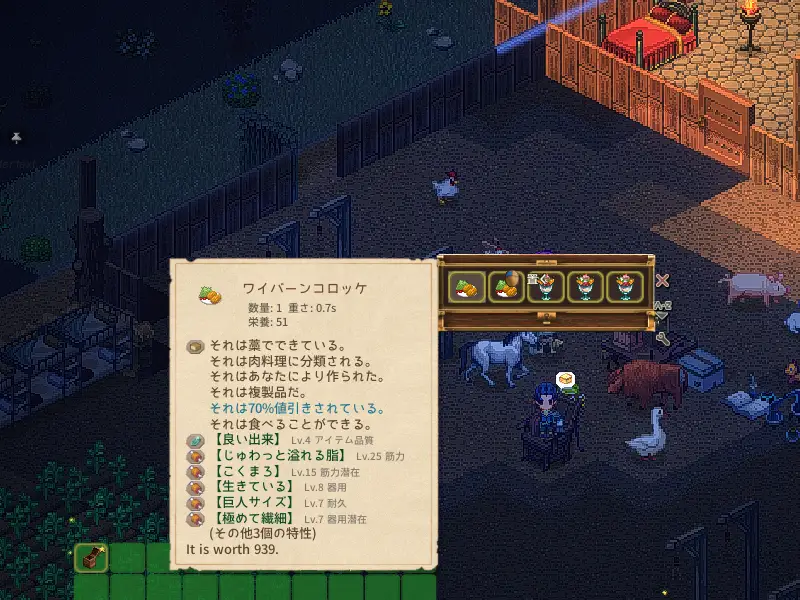Pick the parfait marked with 置
The height and width of the screenshot is (600, 800).
tap(546, 287)
